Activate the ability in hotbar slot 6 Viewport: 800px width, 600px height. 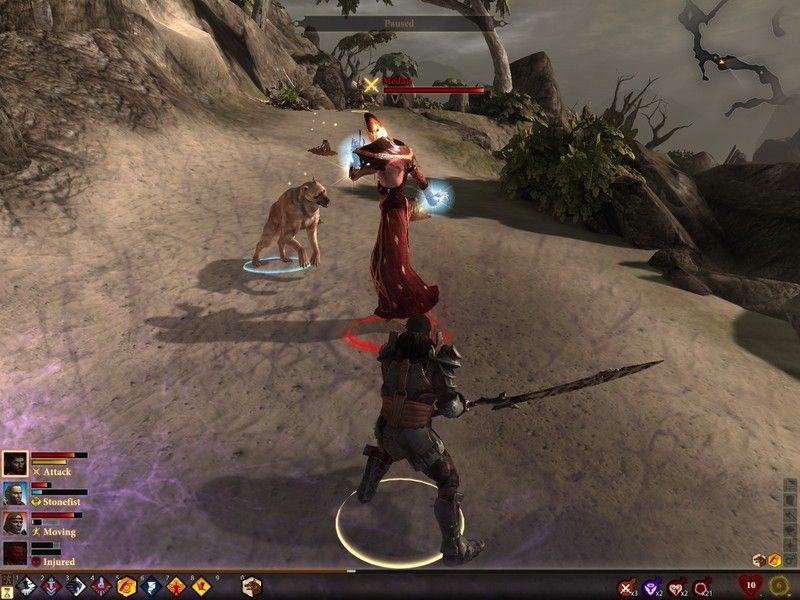[152, 586]
